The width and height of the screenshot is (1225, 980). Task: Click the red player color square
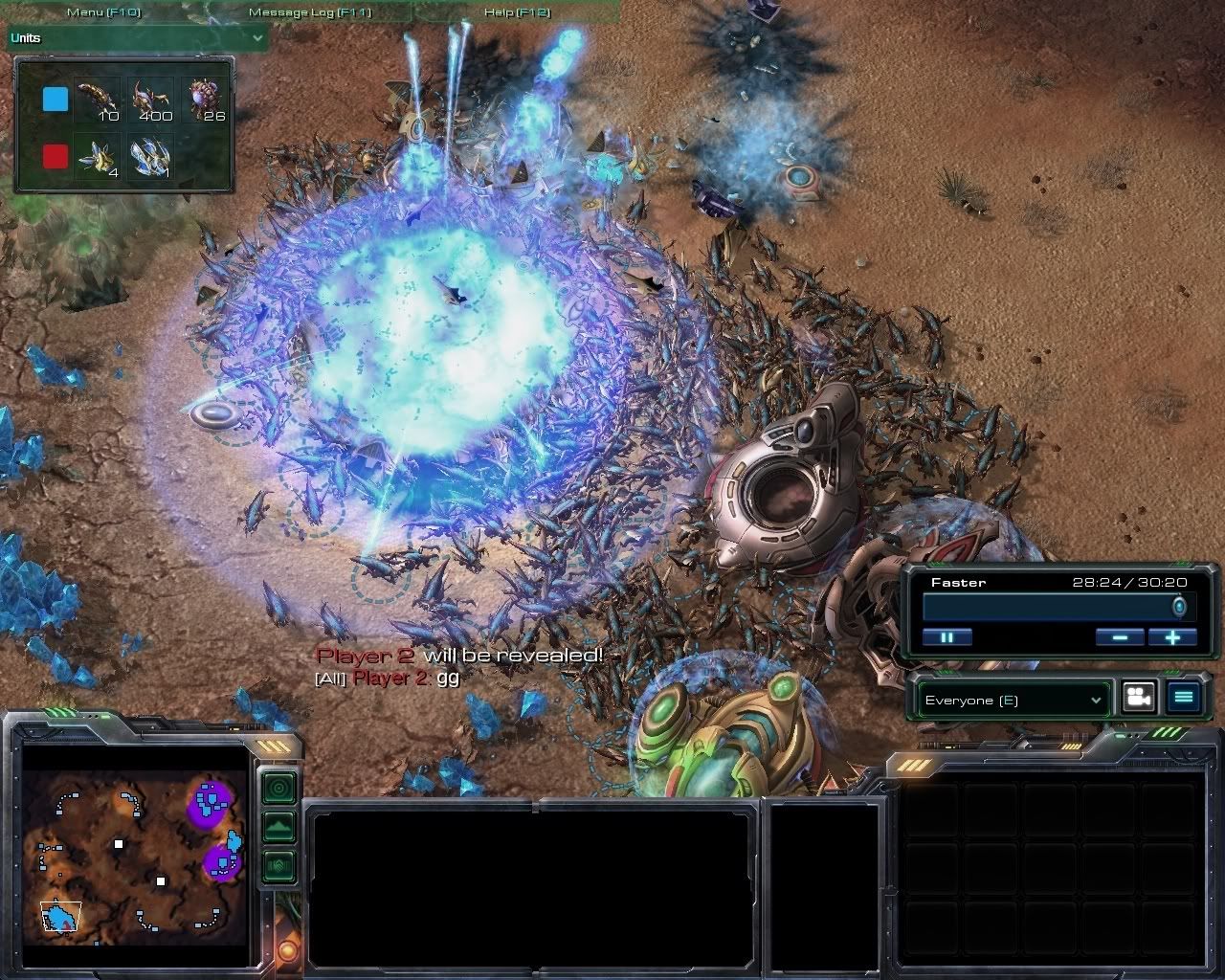pos(56,156)
